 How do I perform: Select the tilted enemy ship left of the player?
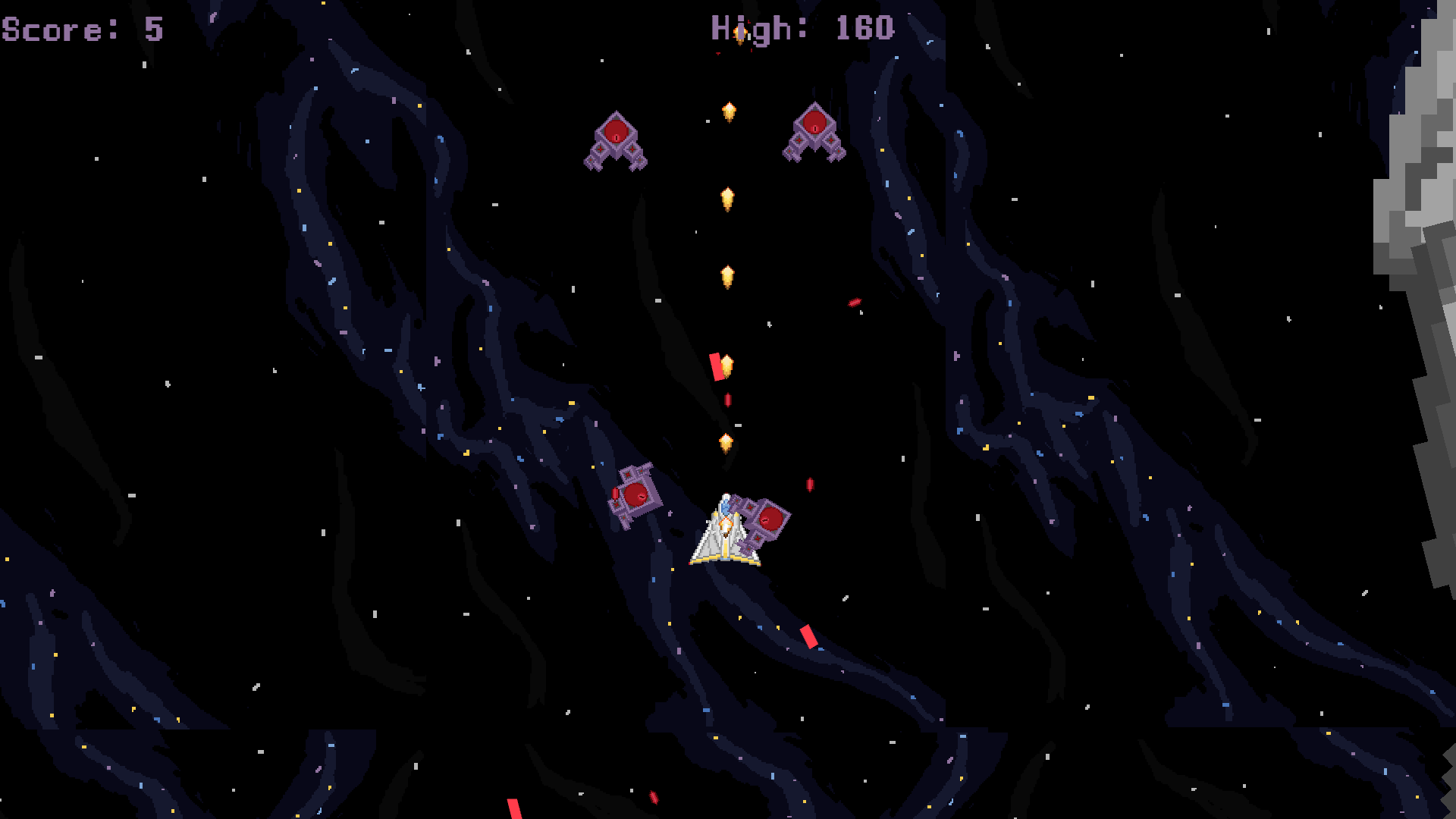coord(635,493)
